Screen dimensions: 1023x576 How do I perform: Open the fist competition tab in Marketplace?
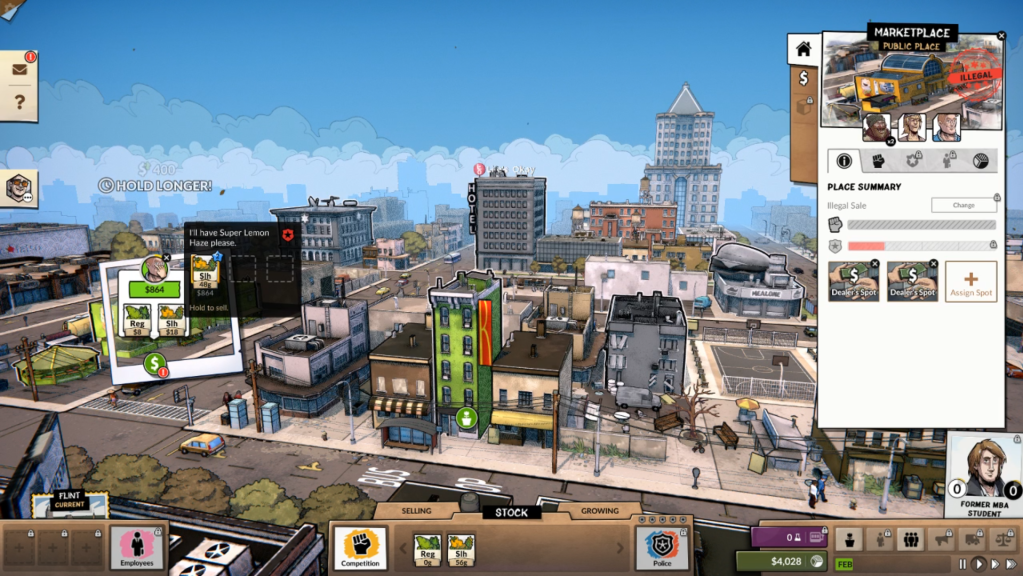(878, 160)
